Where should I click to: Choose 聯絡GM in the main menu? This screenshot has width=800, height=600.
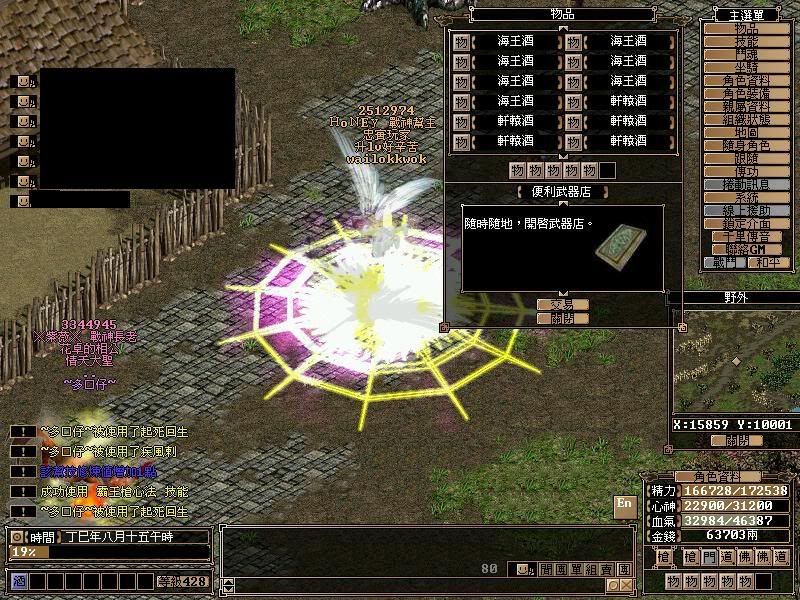740,249
